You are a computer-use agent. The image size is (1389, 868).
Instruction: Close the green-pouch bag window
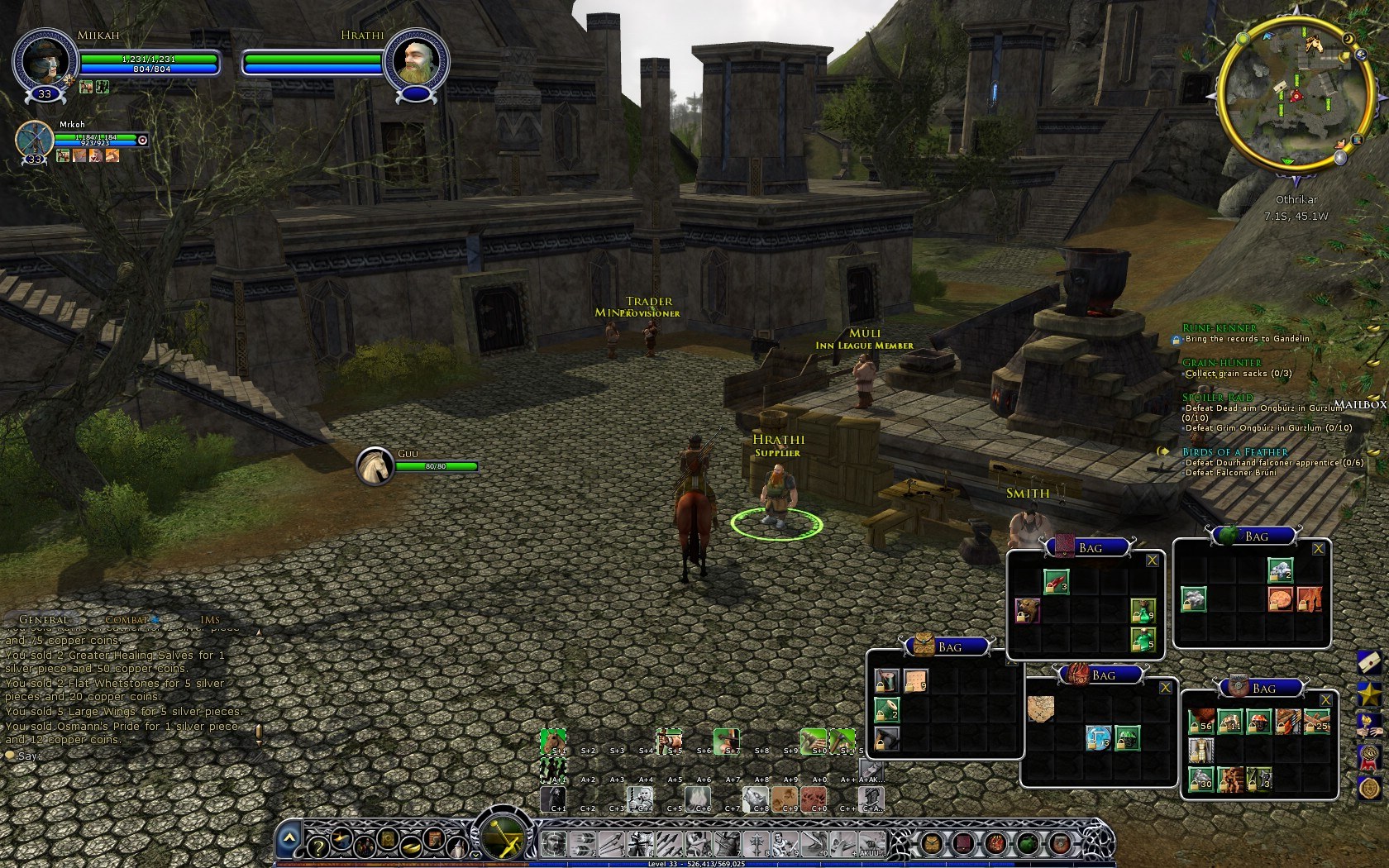1318,549
